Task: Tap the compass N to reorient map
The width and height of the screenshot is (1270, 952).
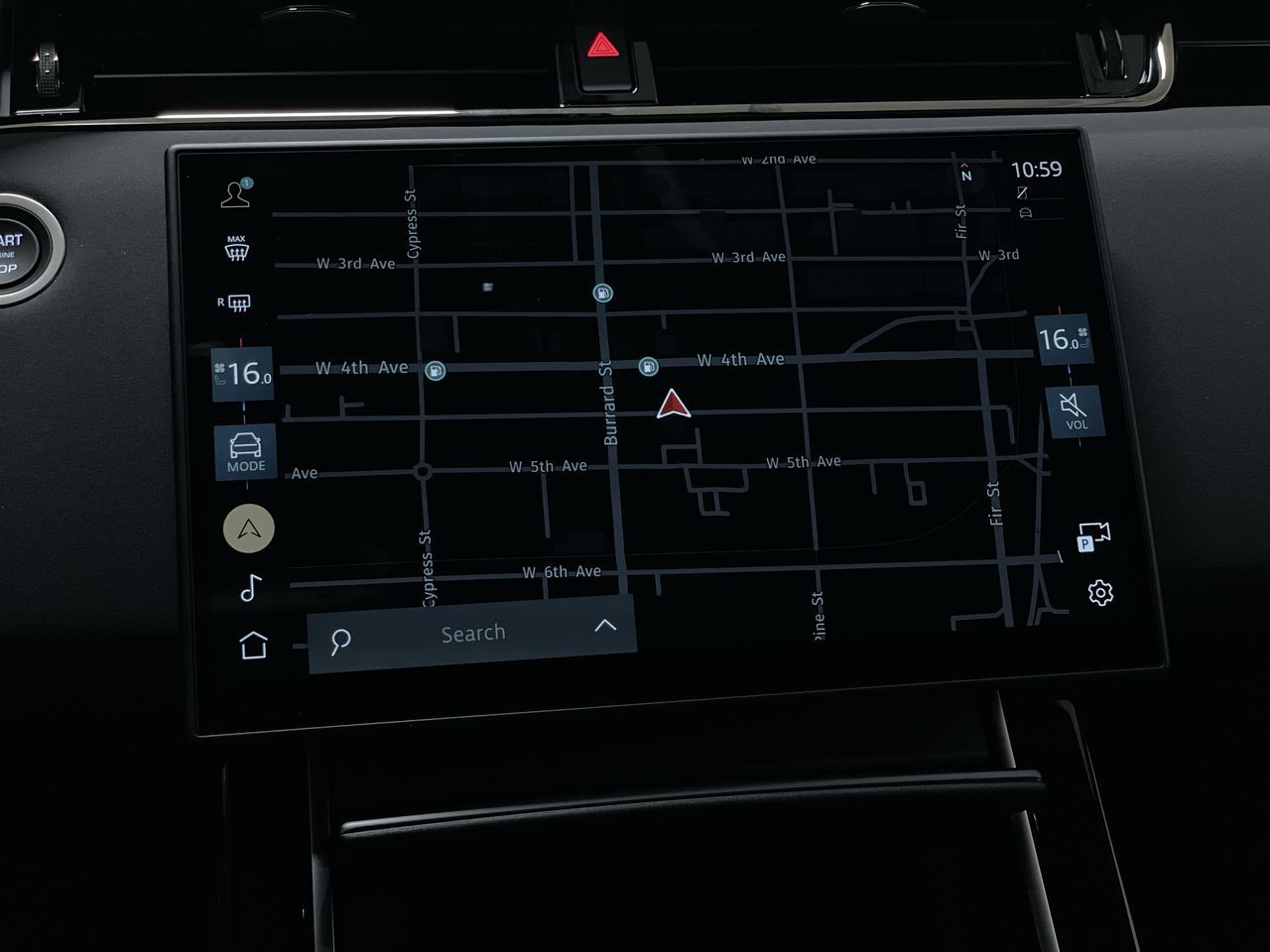Action: tap(964, 176)
